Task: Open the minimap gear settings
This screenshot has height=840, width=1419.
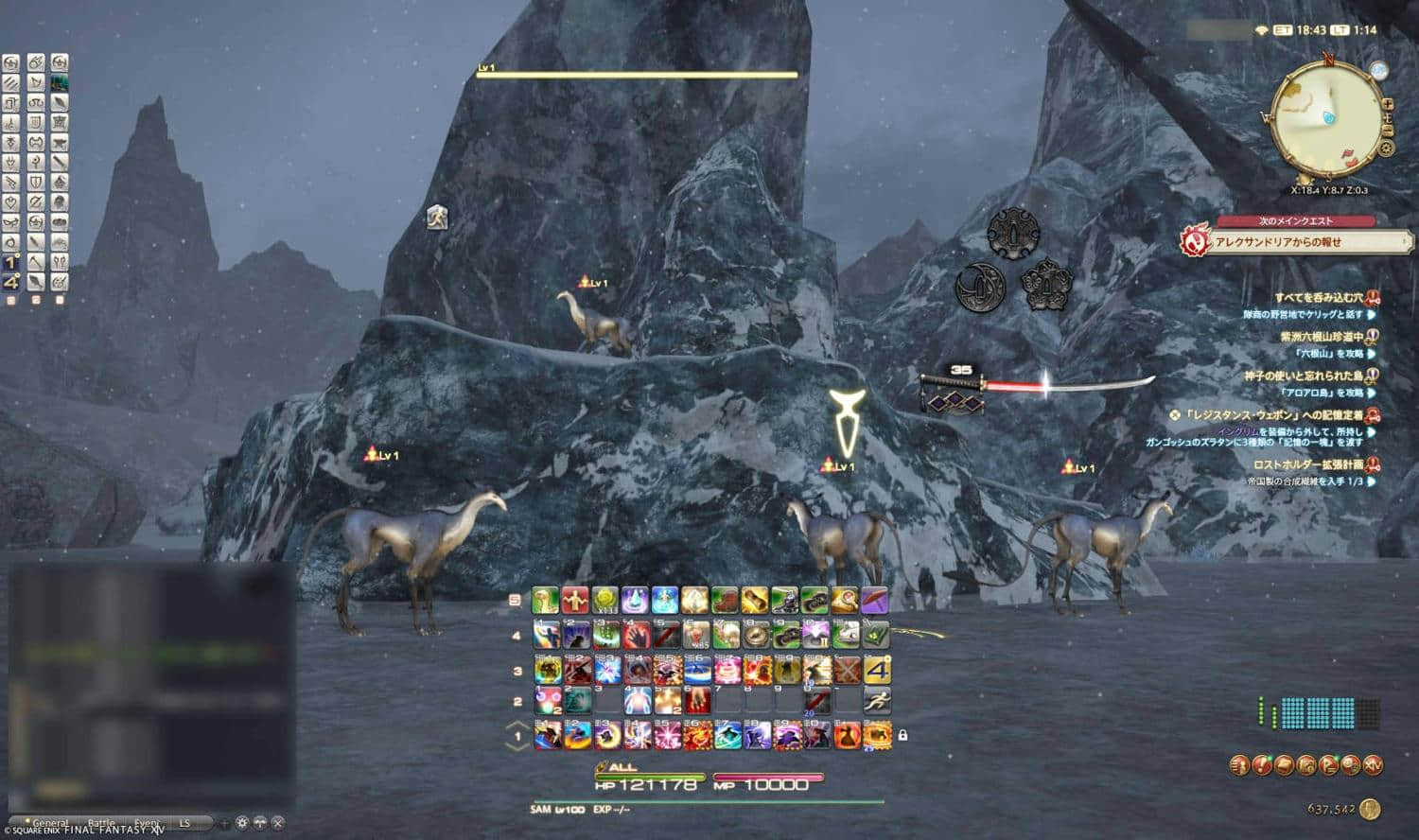Action: pyautogui.click(x=1386, y=148)
